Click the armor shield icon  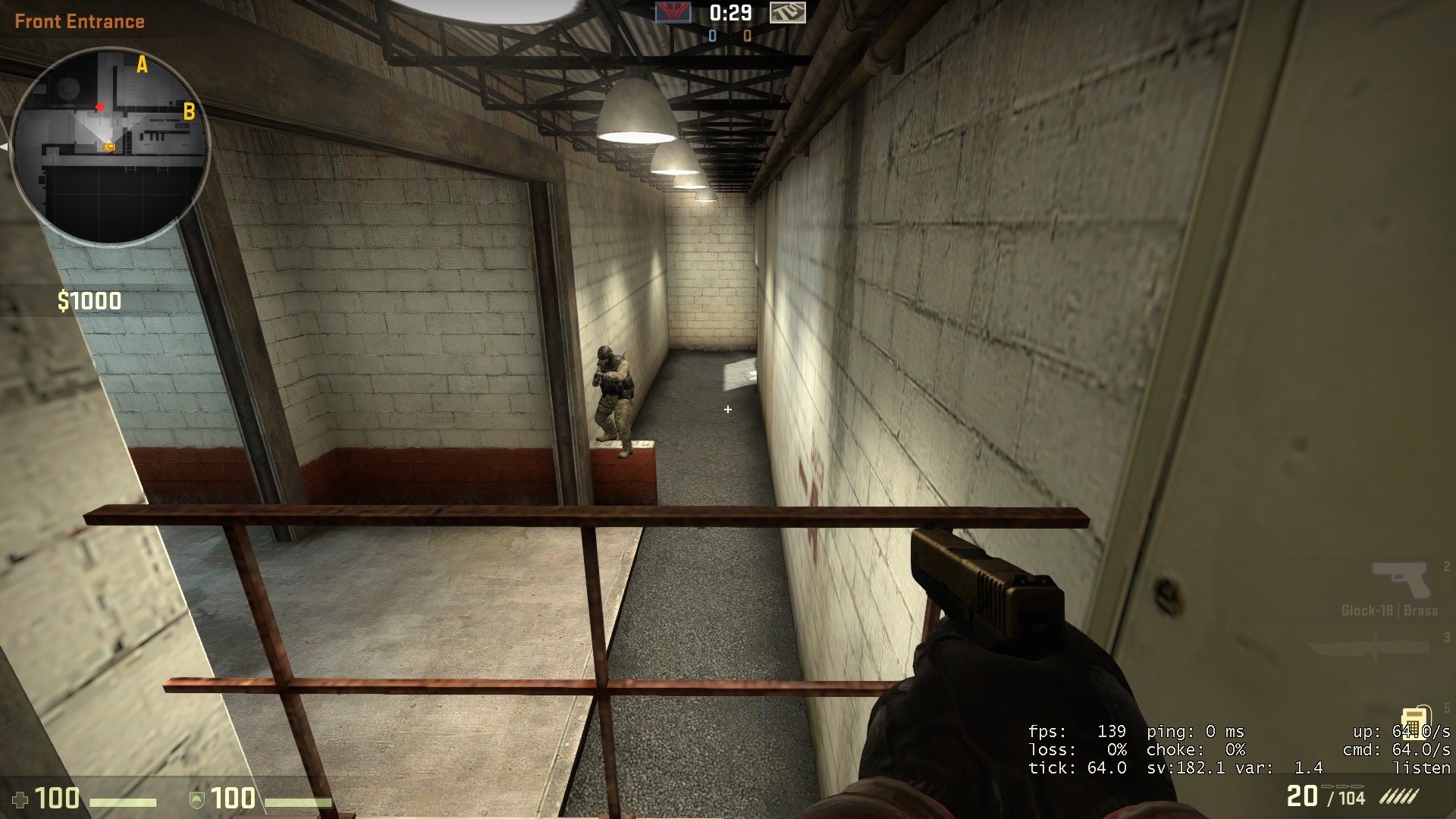click(x=196, y=800)
